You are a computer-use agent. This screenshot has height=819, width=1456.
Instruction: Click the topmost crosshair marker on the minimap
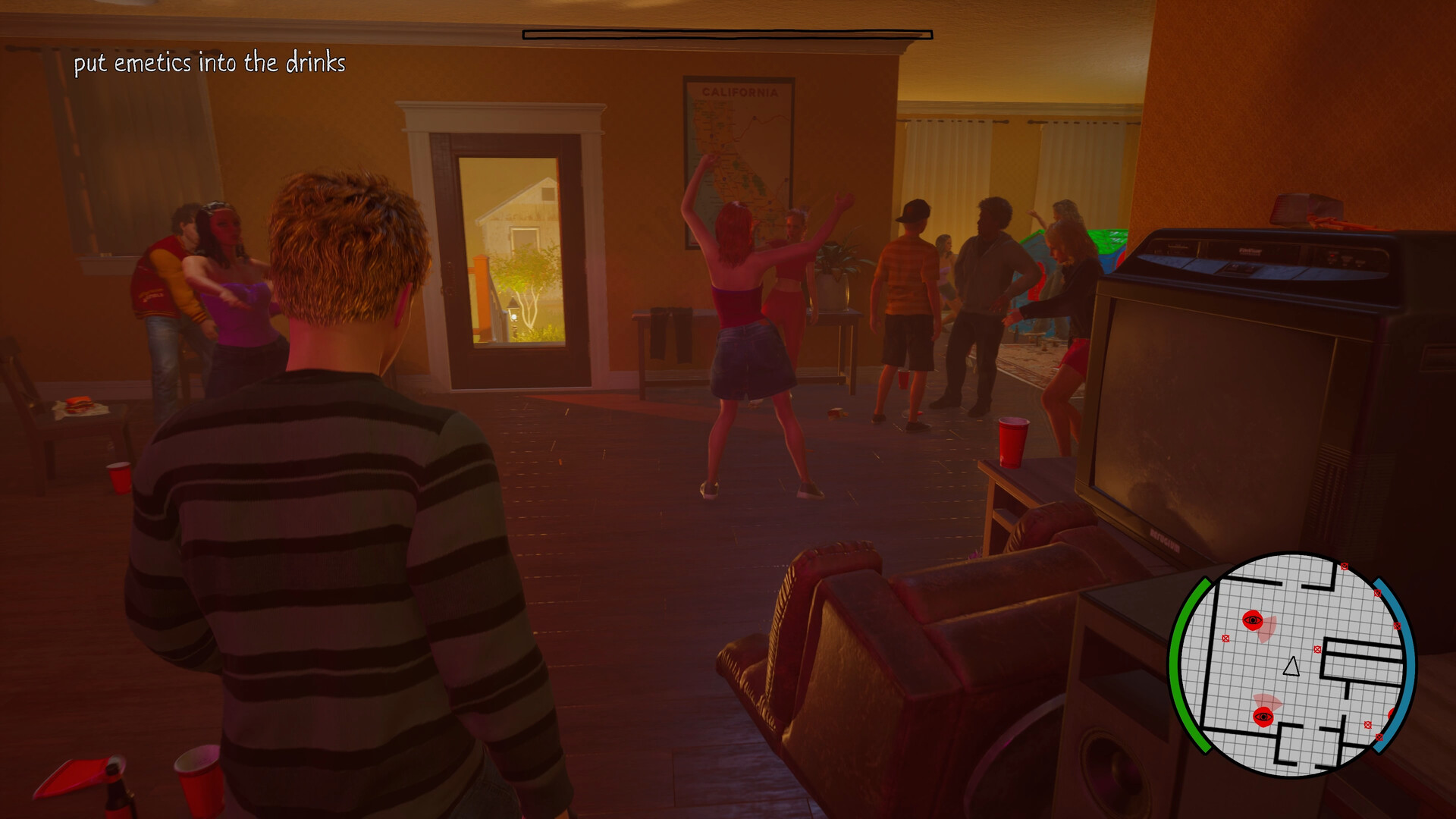[x=1345, y=566]
